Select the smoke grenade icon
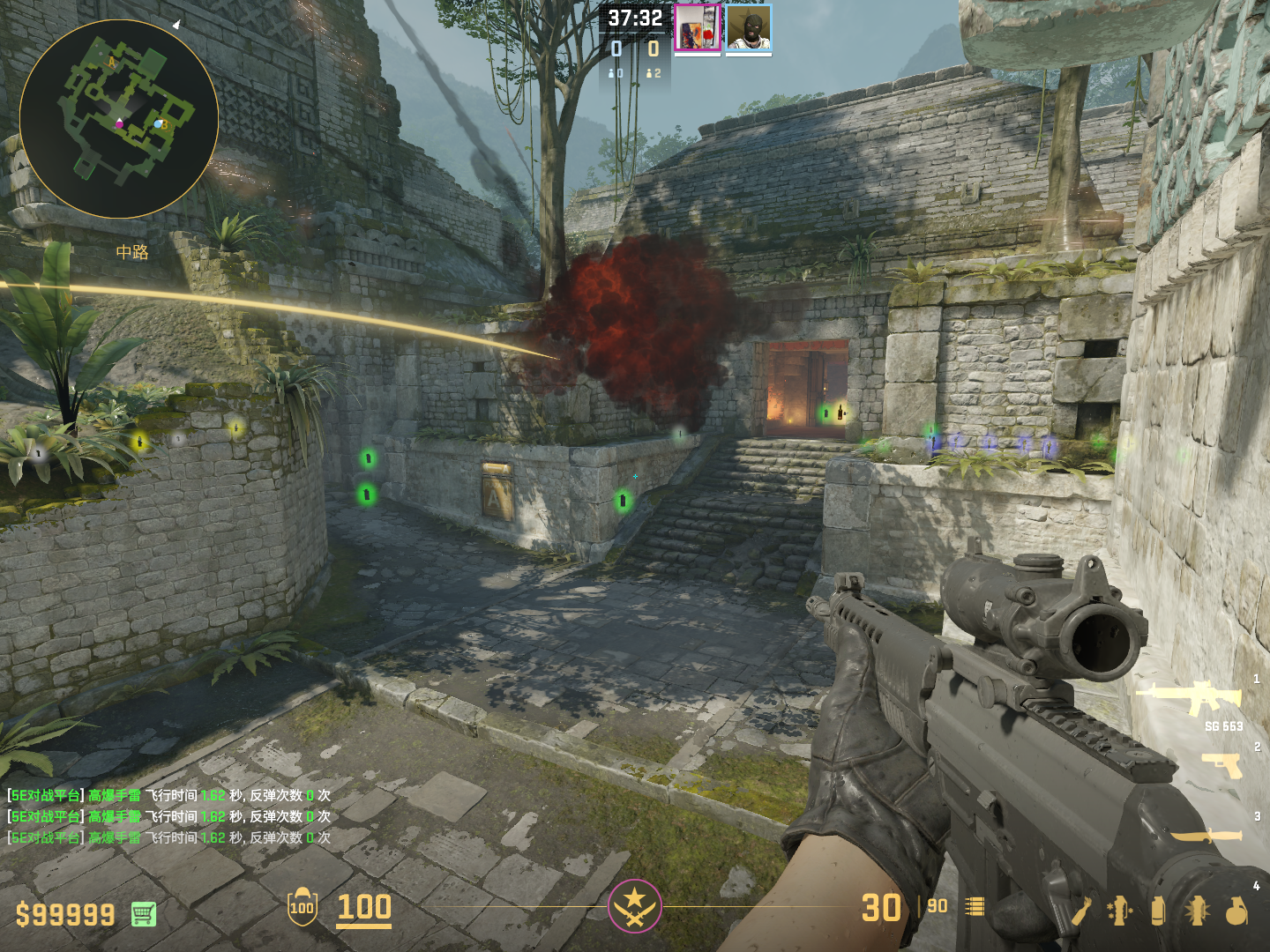The height and width of the screenshot is (952, 1270). [1158, 911]
